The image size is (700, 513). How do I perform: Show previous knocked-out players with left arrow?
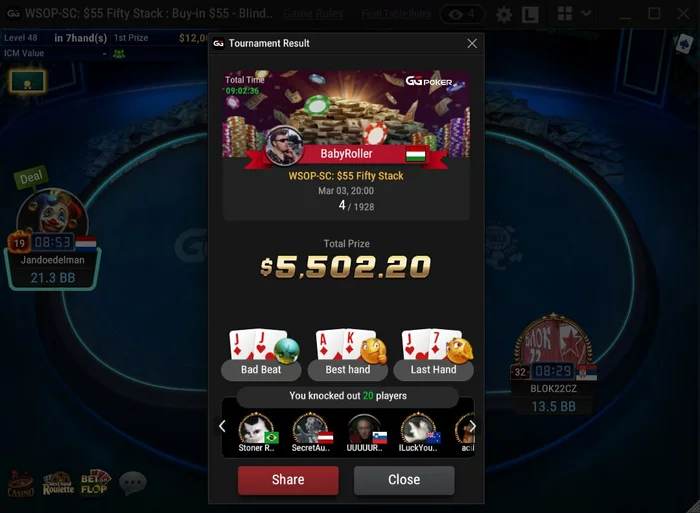click(x=222, y=426)
